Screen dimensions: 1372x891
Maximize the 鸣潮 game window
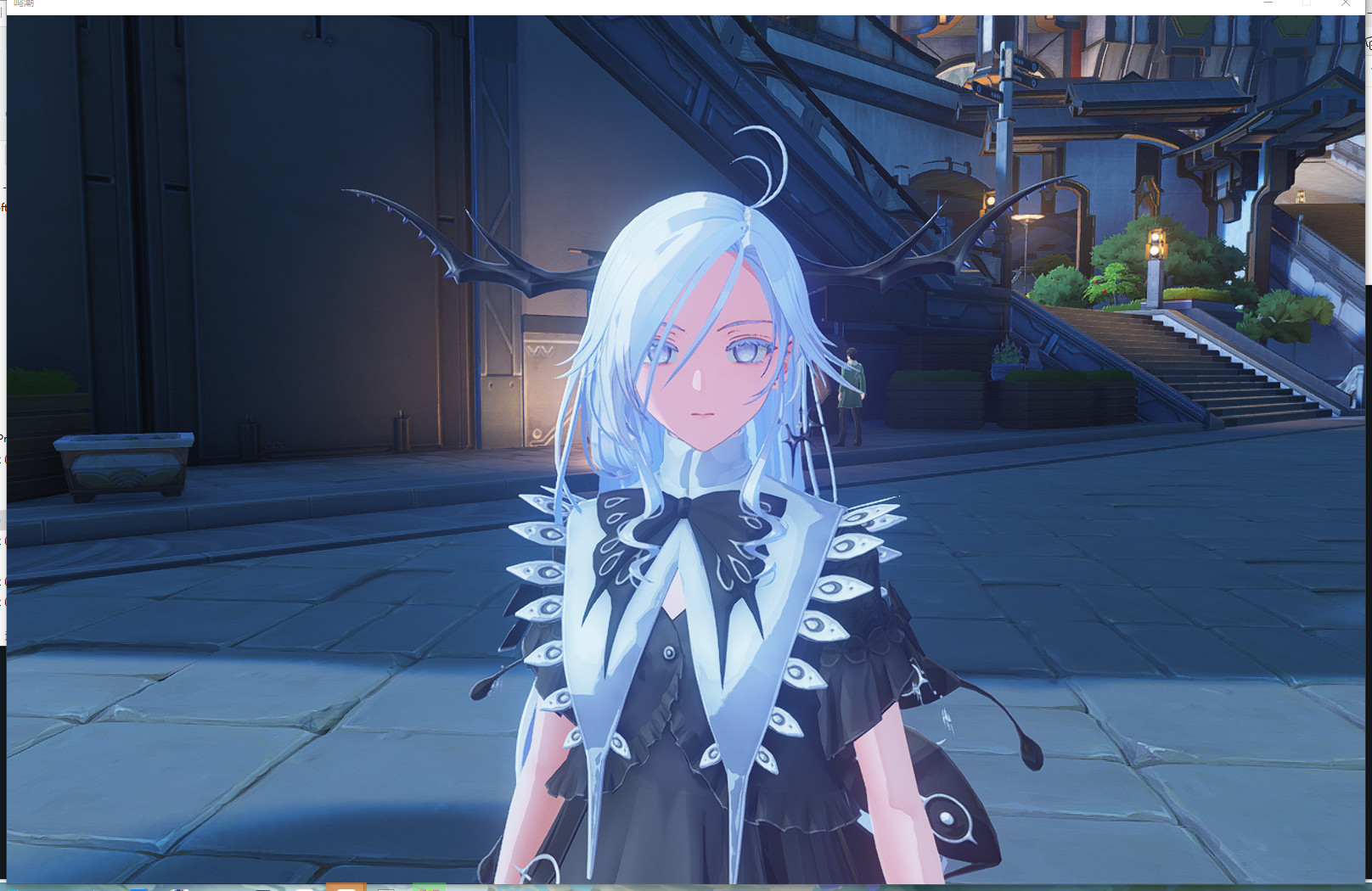1307,4
